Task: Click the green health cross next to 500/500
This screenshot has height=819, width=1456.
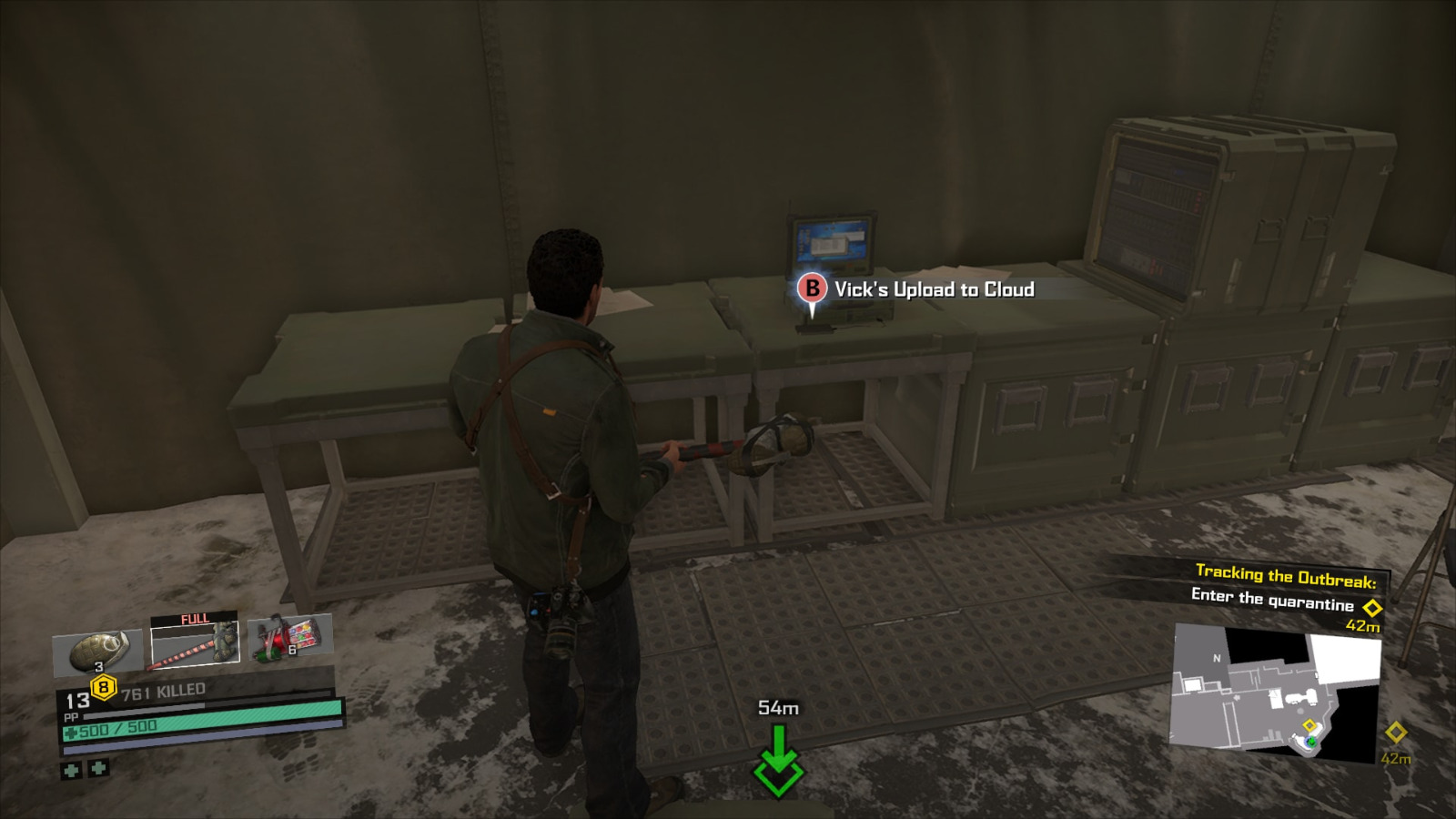Action: [70, 731]
